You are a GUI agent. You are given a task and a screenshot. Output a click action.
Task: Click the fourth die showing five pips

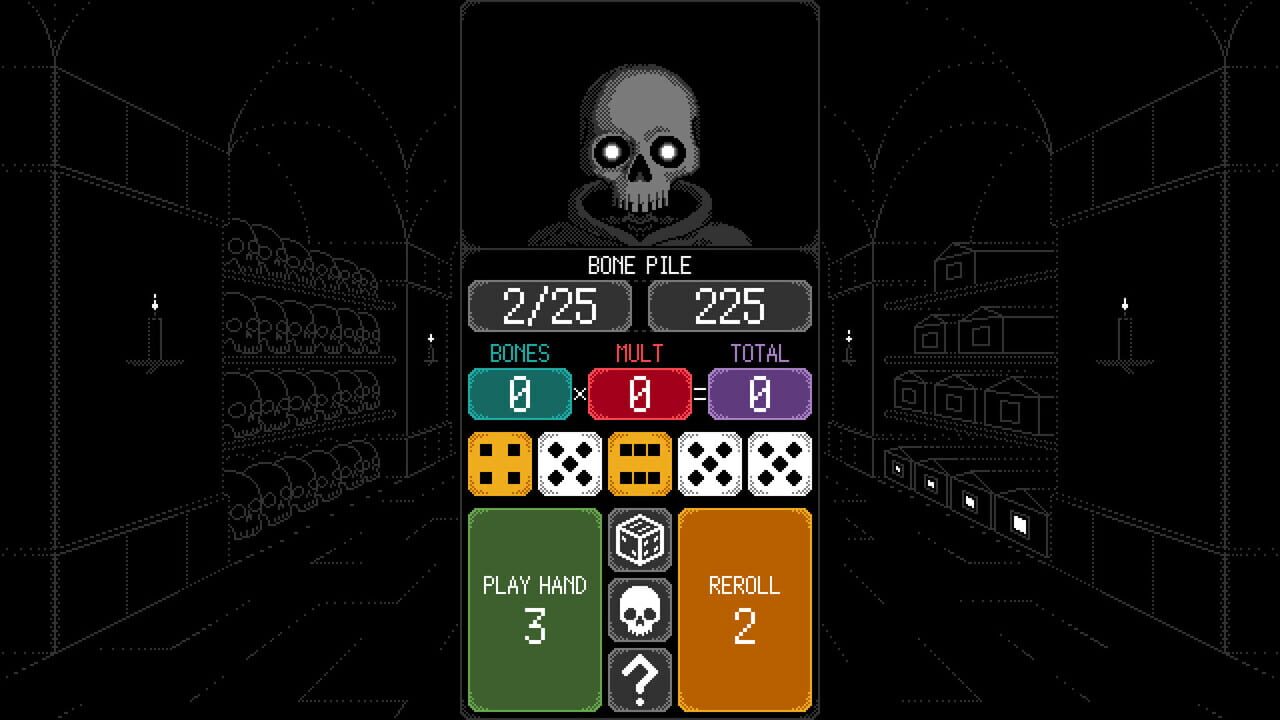710,463
